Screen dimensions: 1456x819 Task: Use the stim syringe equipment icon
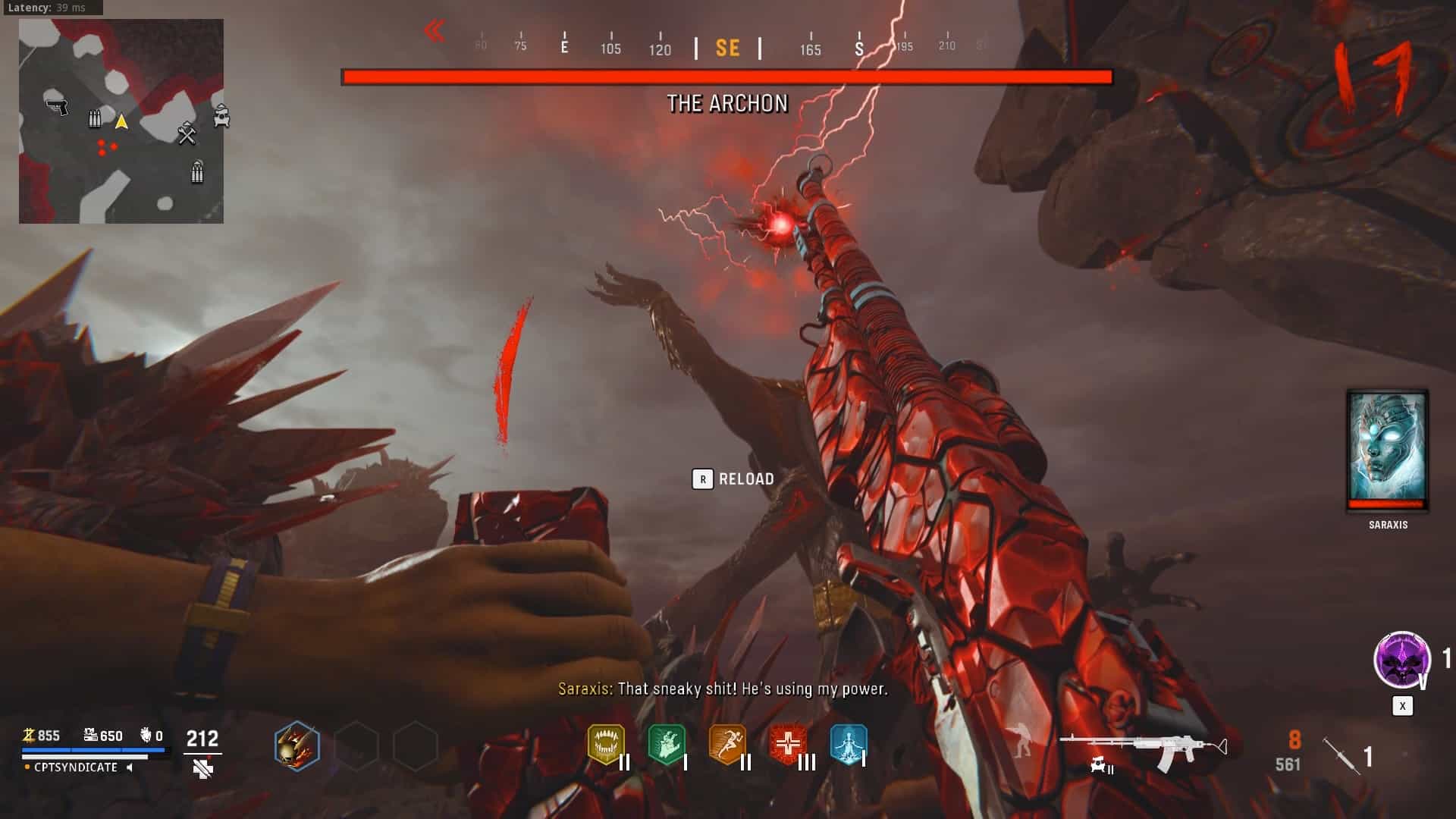pyautogui.click(x=1341, y=755)
